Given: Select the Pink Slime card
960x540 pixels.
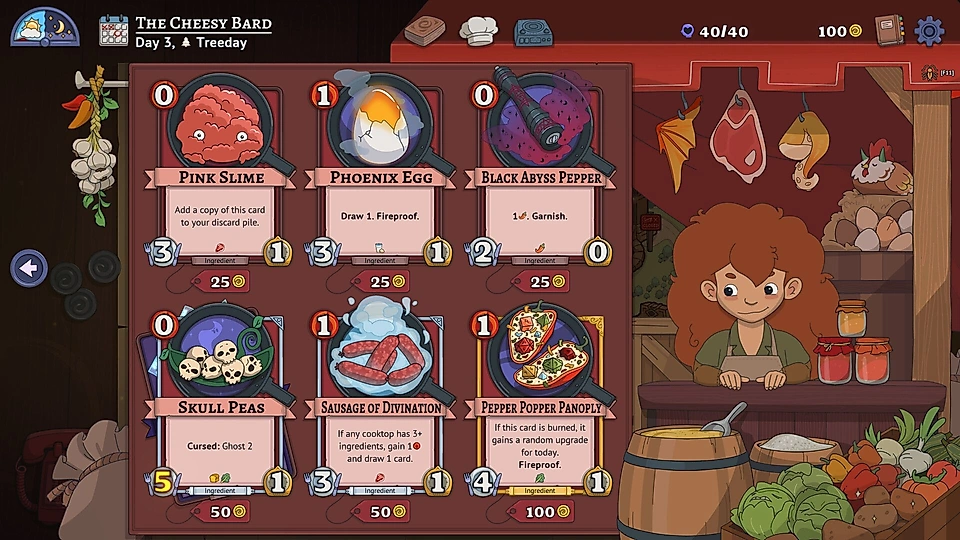Looking at the screenshot, I should (x=221, y=170).
